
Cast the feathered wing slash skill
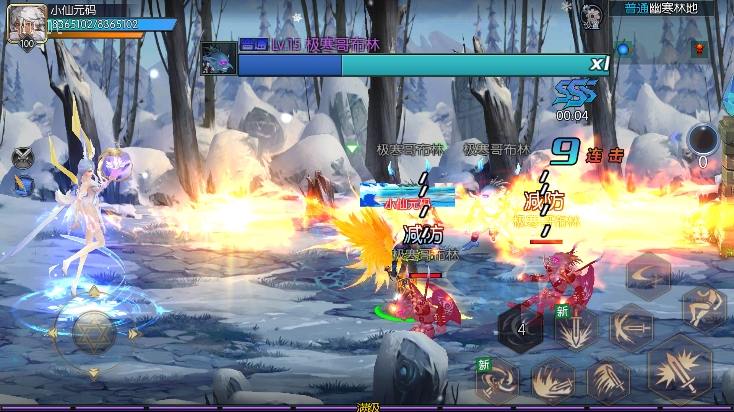click(608, 381)
